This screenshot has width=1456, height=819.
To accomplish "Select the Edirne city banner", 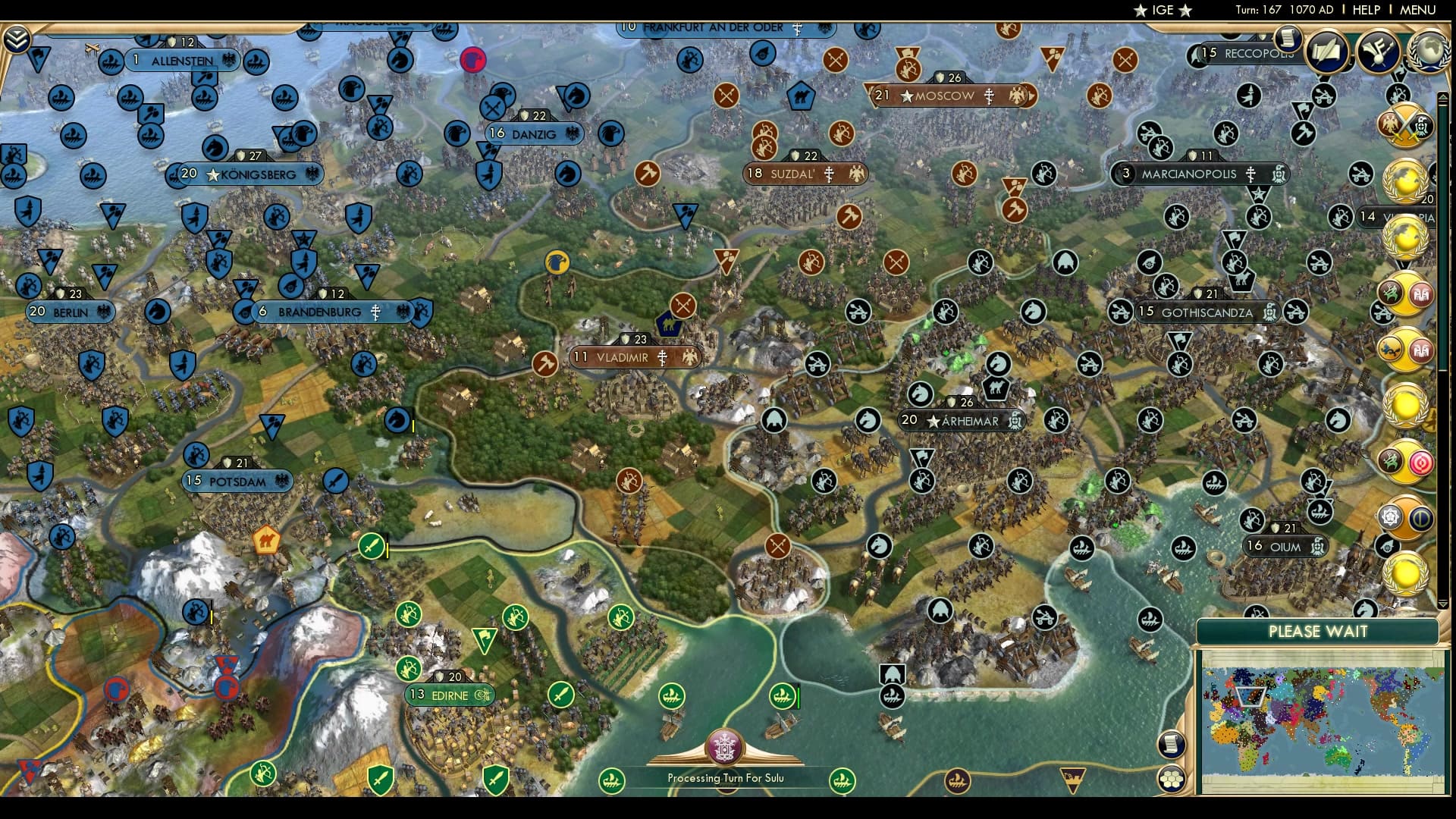I will pyautogui.click(x=450, y=695).
